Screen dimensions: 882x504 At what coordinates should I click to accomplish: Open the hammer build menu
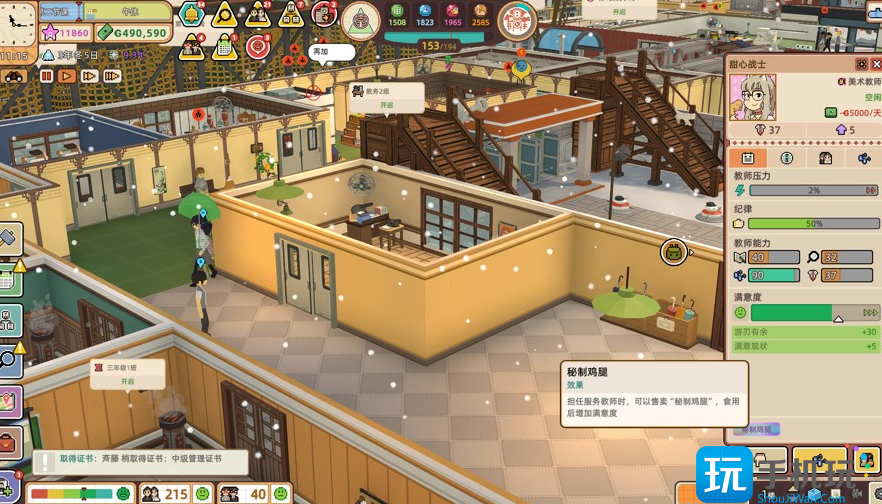8,238
